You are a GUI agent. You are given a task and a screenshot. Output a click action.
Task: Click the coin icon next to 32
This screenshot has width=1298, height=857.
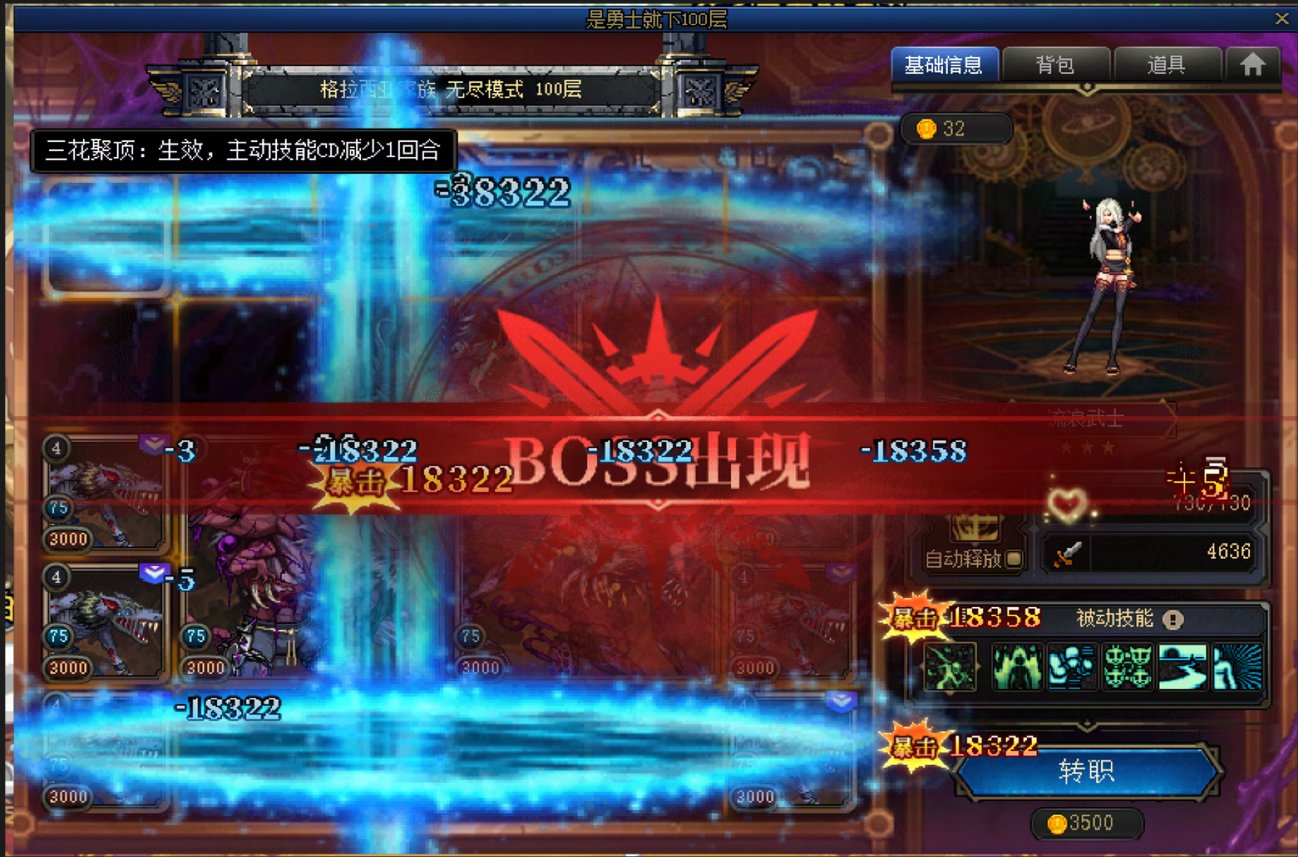point(925,128)
